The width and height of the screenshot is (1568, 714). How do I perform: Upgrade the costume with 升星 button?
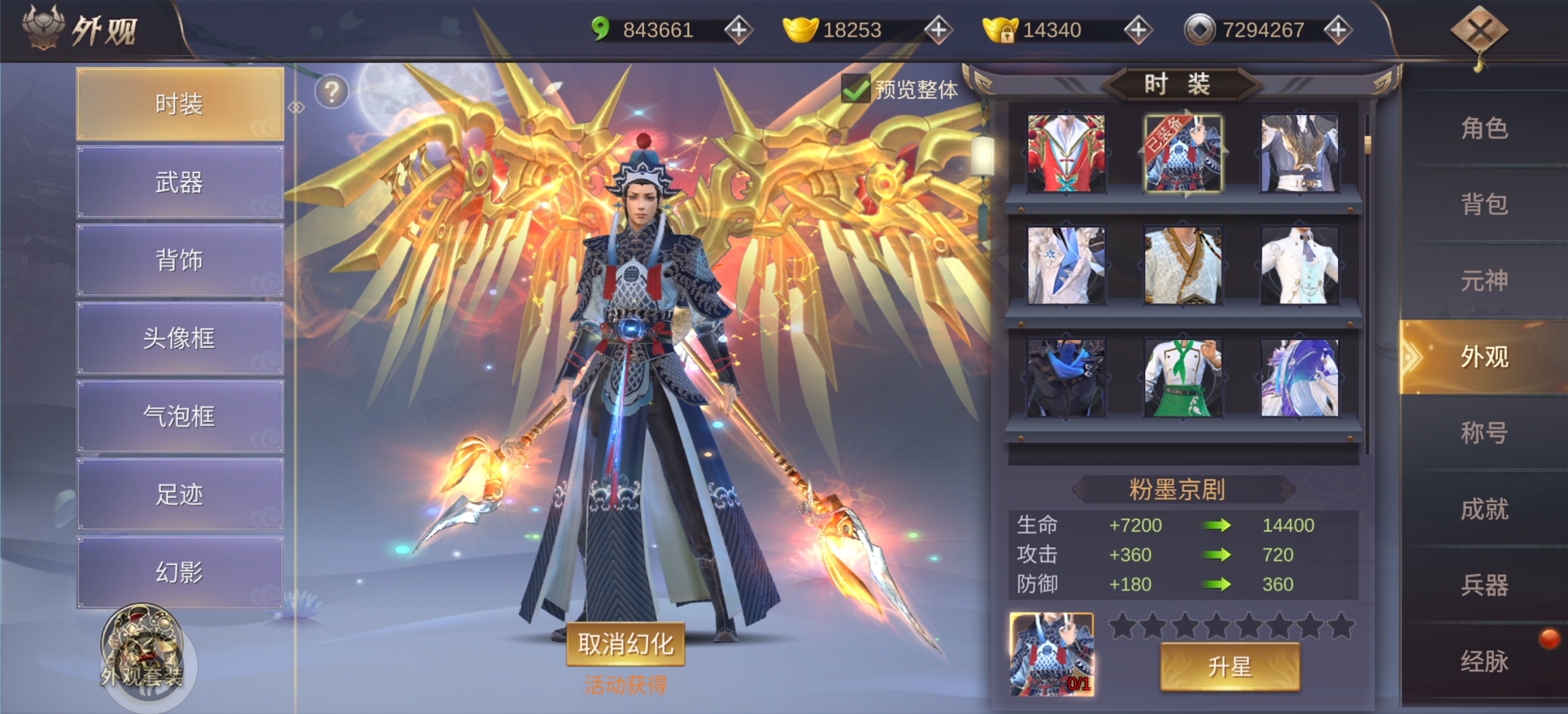click(x=1229, y=666)
